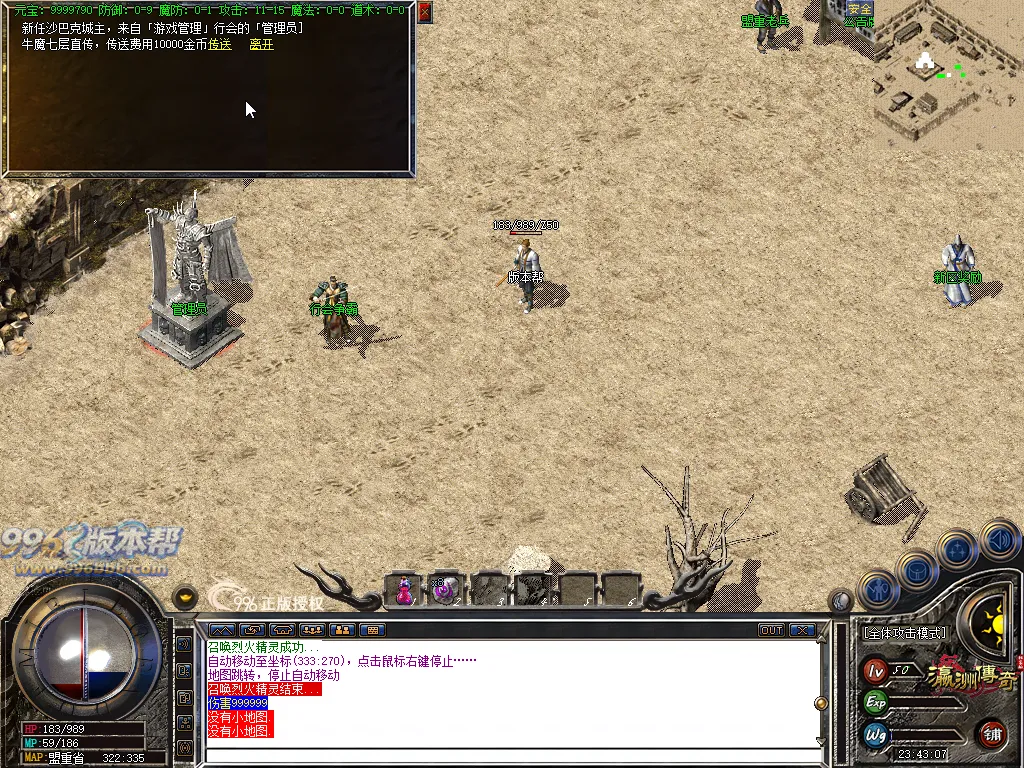This screenshot has height=768, width=1024.
Task: Select the purple scroll belt slot
Action: point(444,590)
